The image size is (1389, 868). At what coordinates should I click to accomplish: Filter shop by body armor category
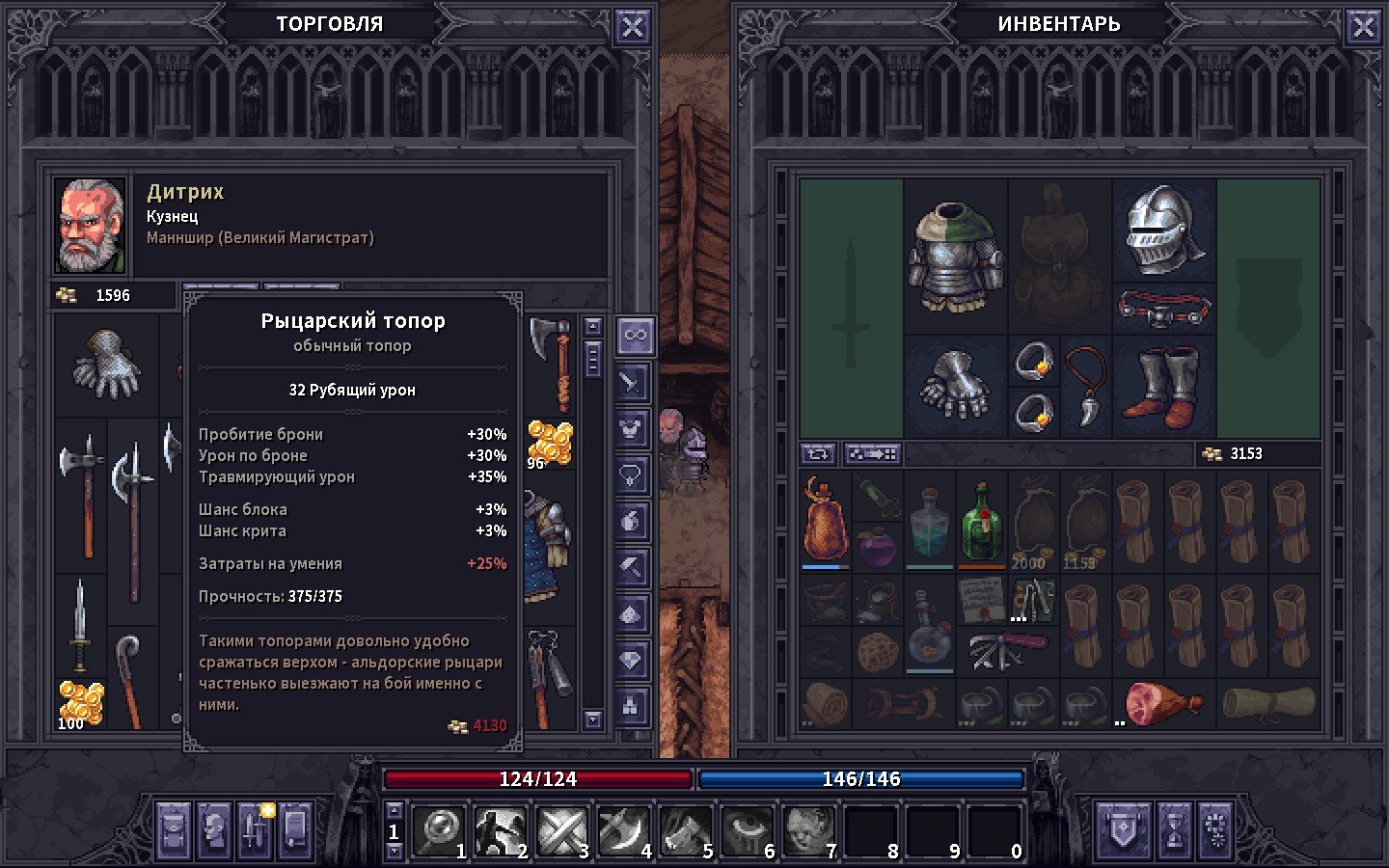point(632,429)
